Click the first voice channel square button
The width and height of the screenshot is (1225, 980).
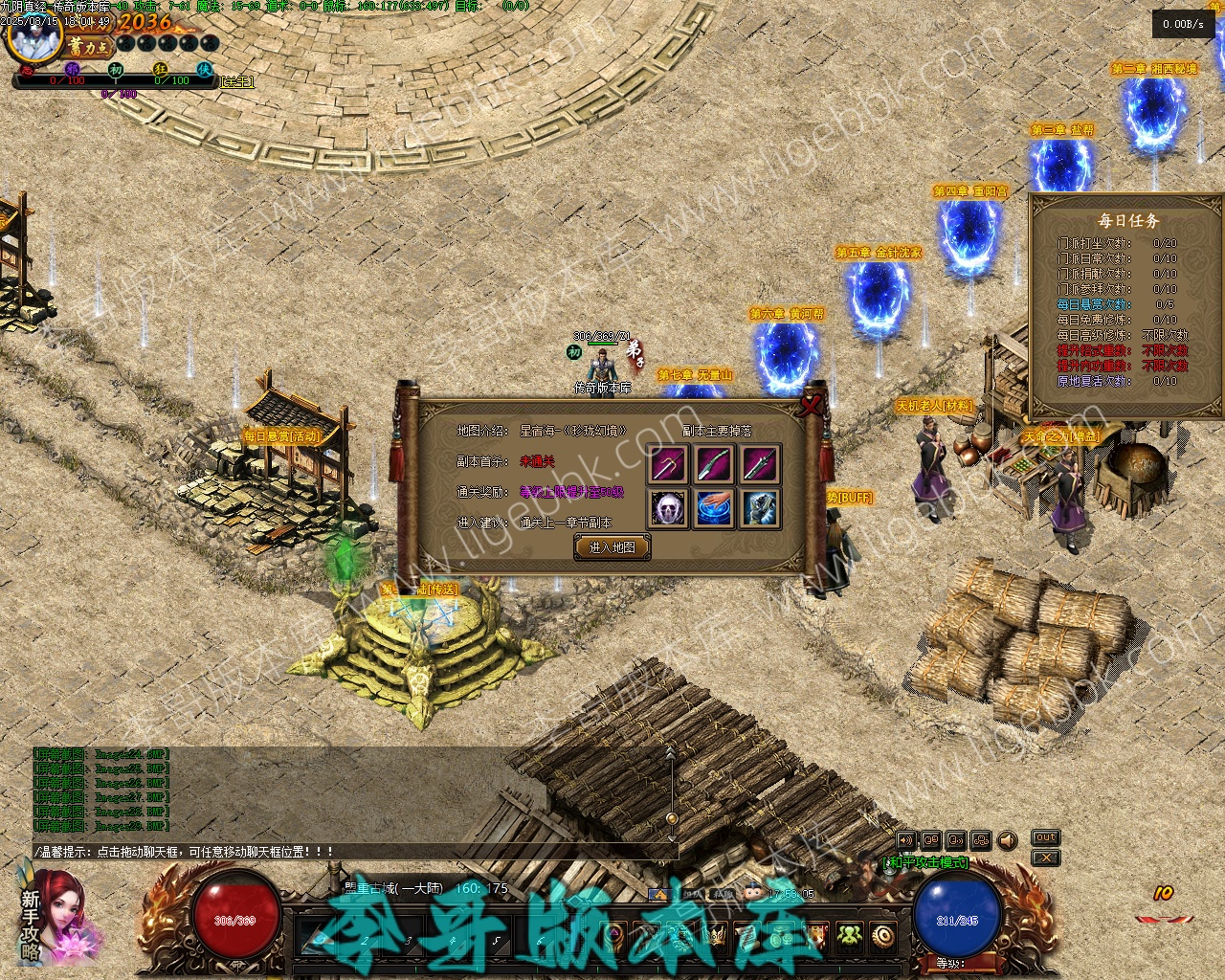pos(905,840)
